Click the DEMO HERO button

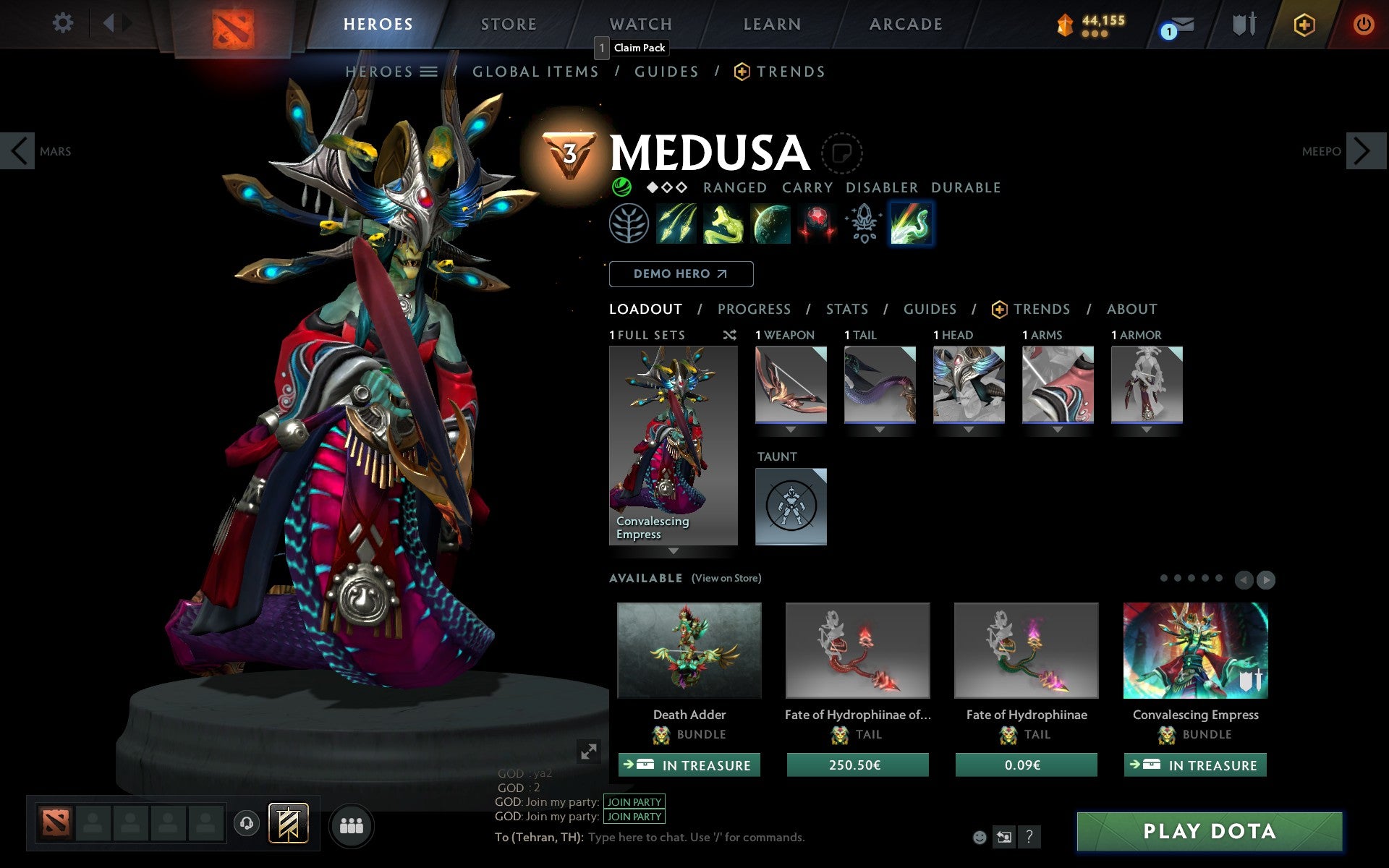tap(681, 274)
